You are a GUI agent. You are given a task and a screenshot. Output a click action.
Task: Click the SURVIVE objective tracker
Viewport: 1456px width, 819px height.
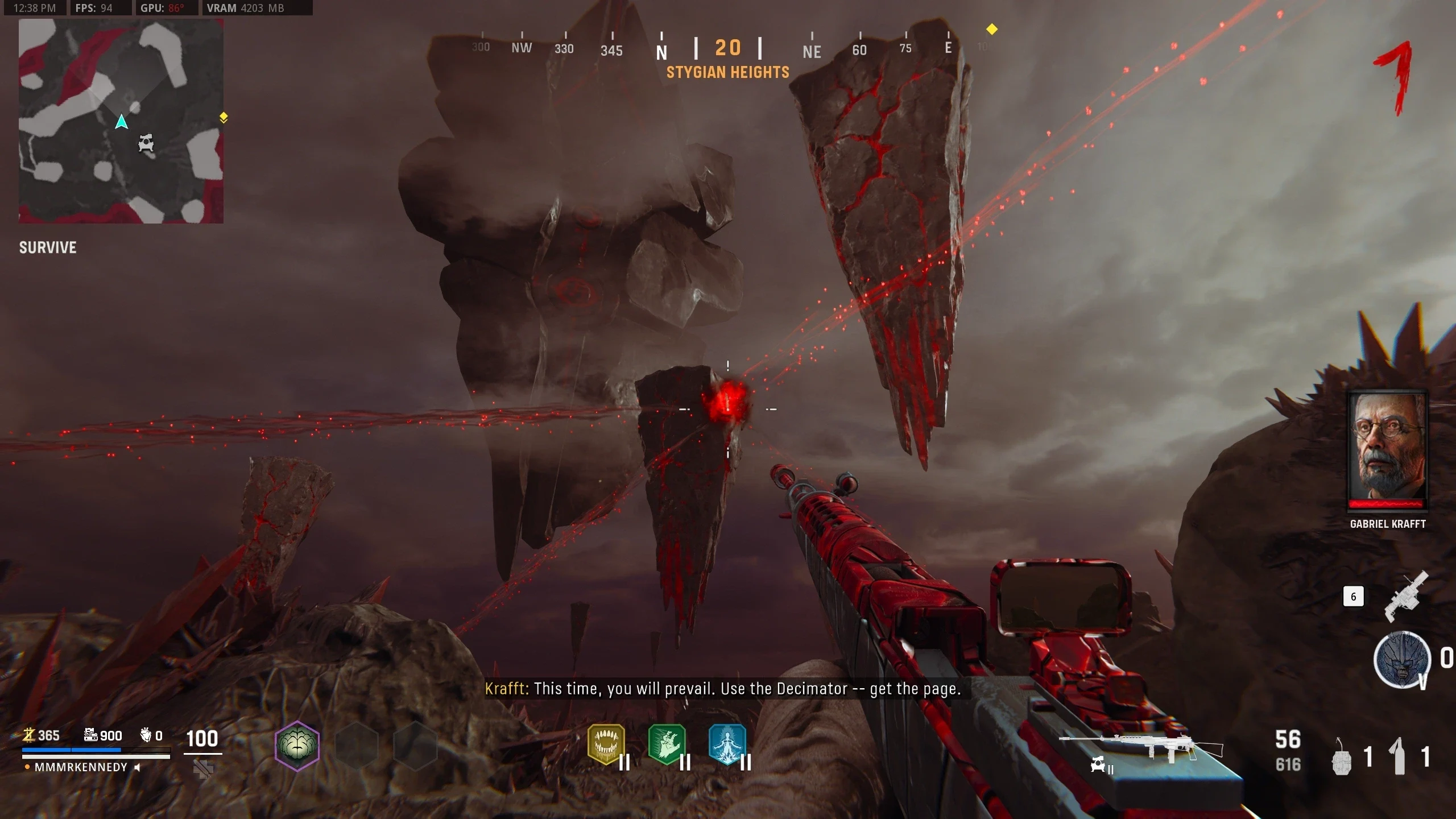pos(48,247)
